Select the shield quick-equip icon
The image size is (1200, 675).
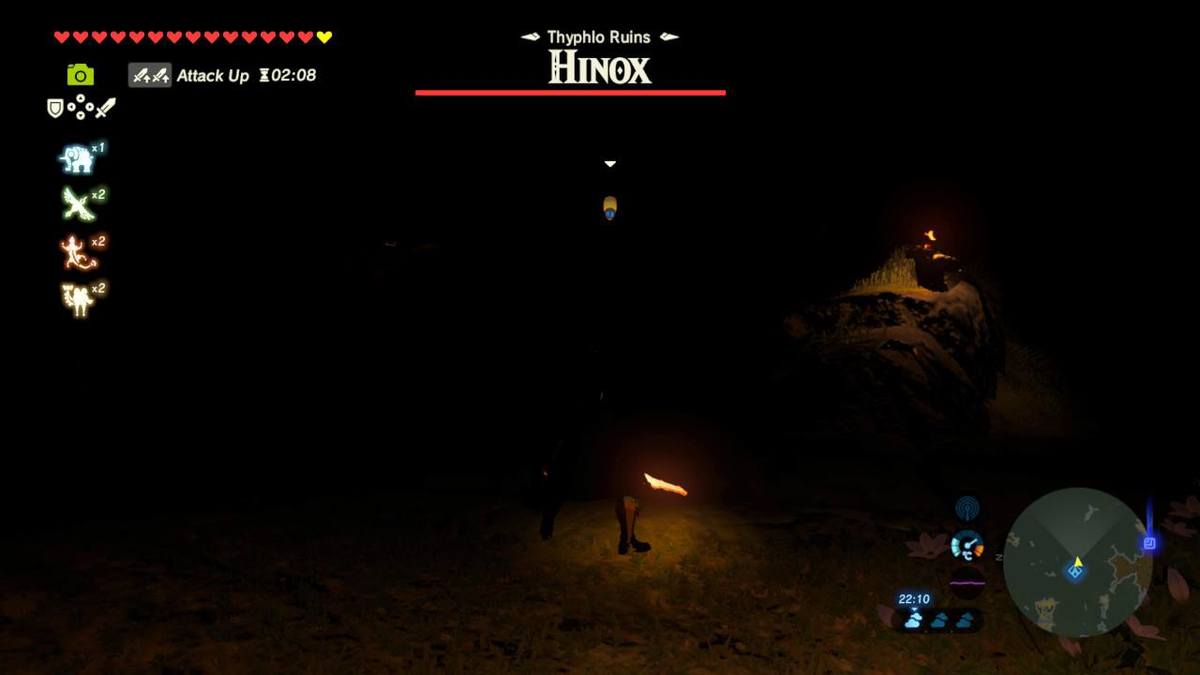(x=56, y=108)
